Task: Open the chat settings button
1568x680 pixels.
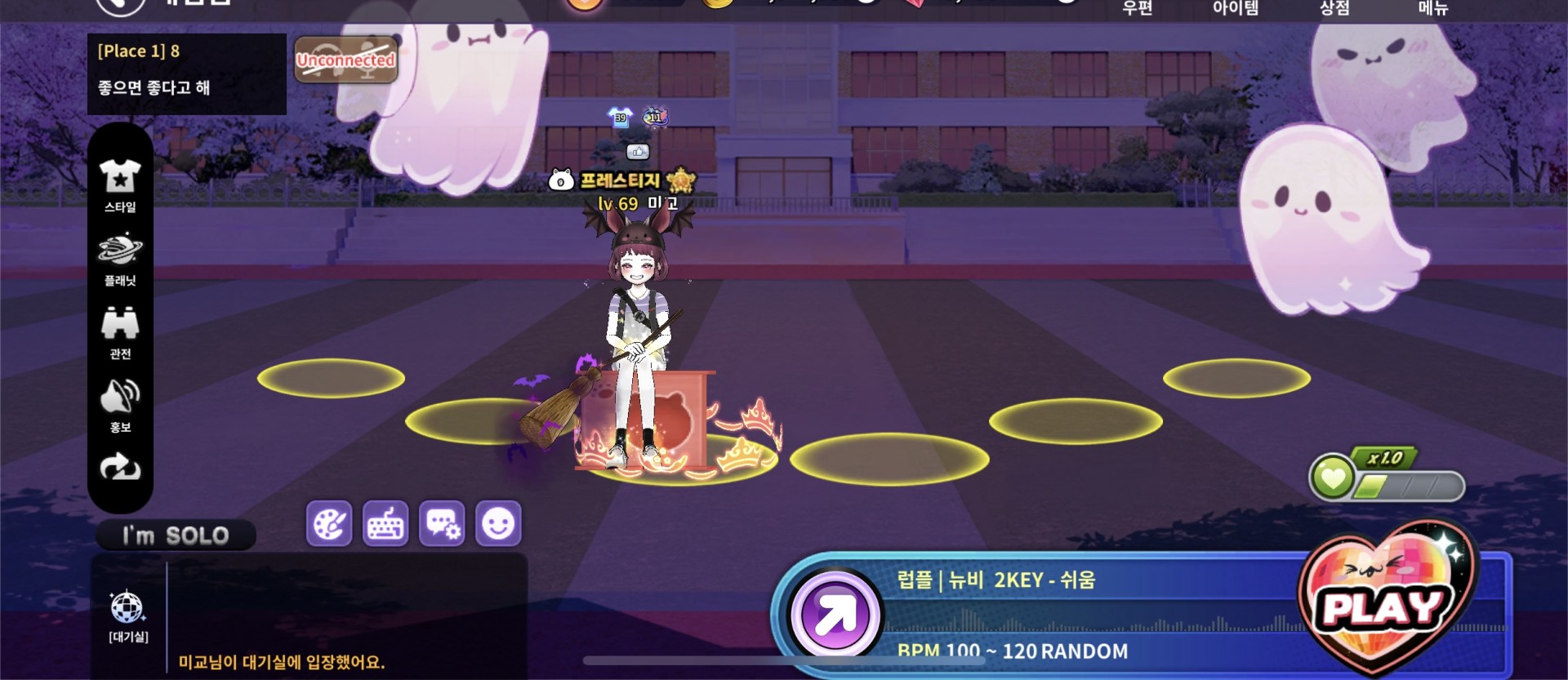Action: pos(442,523)
